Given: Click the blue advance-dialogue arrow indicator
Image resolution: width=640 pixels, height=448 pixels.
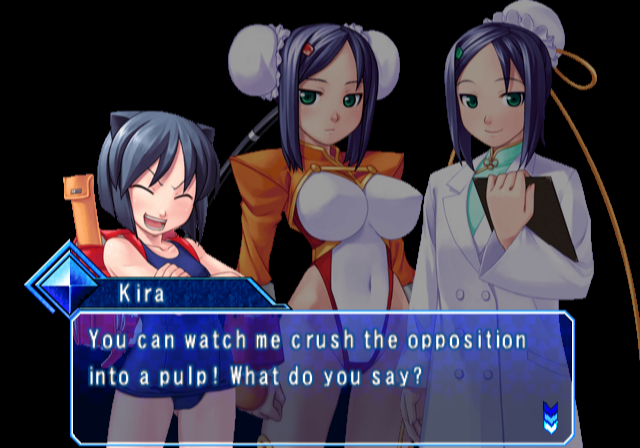Looking at the screenshot, I should click(x=549, y=413).
